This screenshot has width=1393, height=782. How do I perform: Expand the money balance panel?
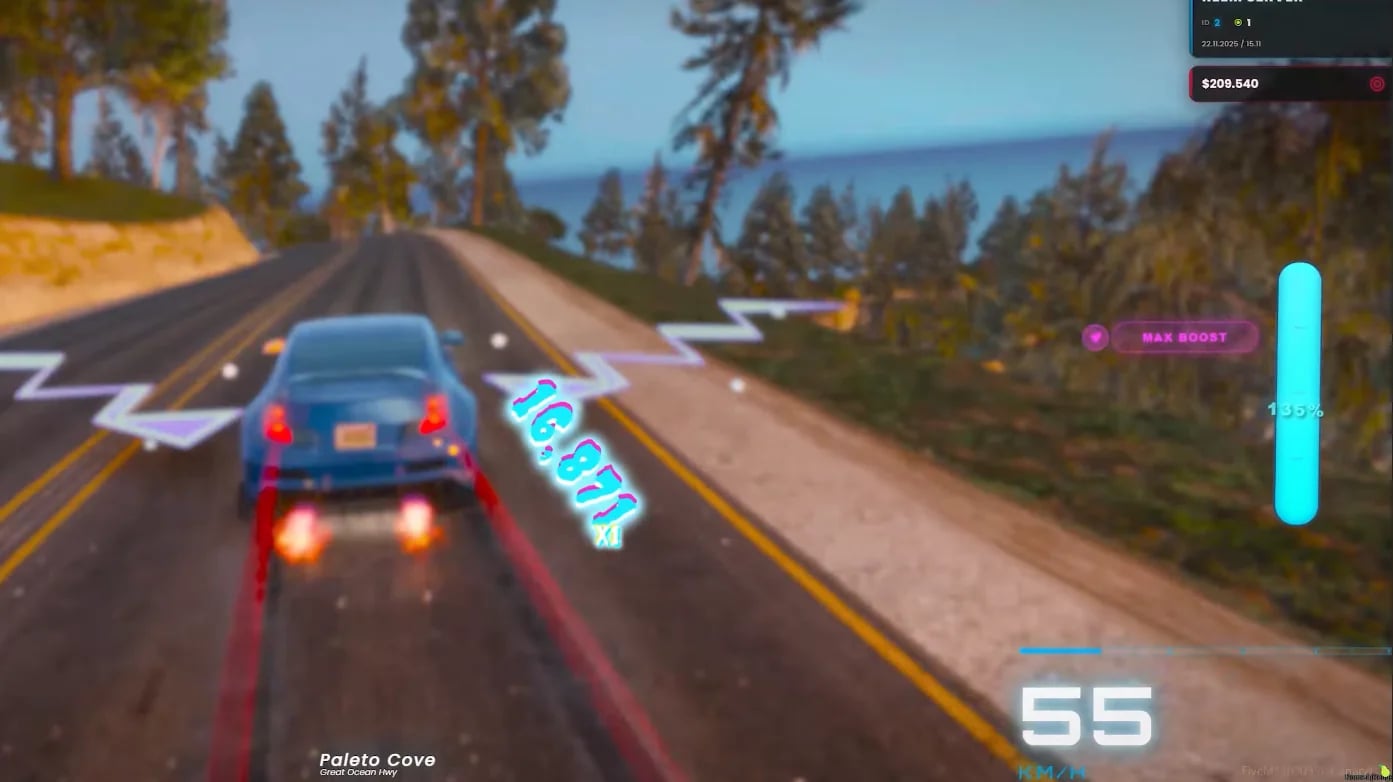[x=1287, y=84]
